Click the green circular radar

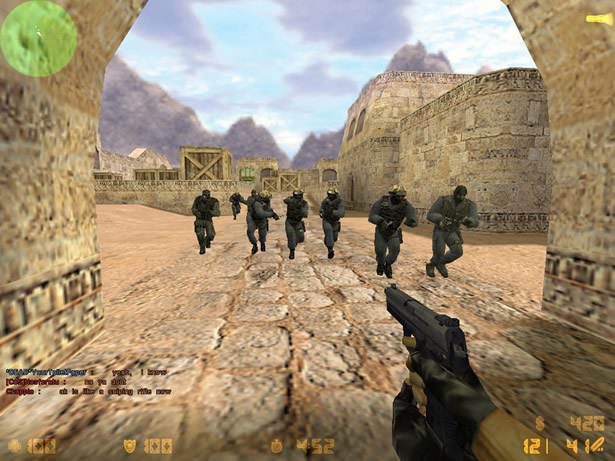coord(38,38)
